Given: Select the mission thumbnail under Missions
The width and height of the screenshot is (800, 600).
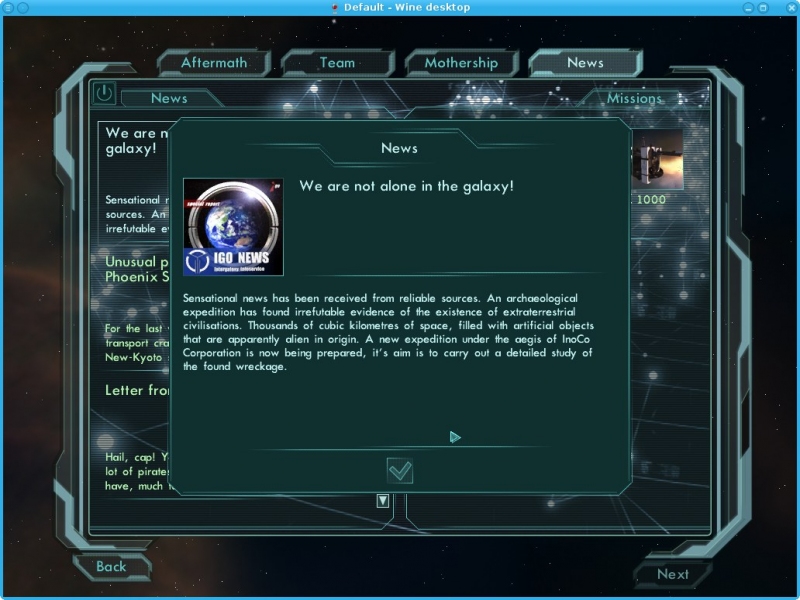Looking at the screenshot, I should 659,159.
